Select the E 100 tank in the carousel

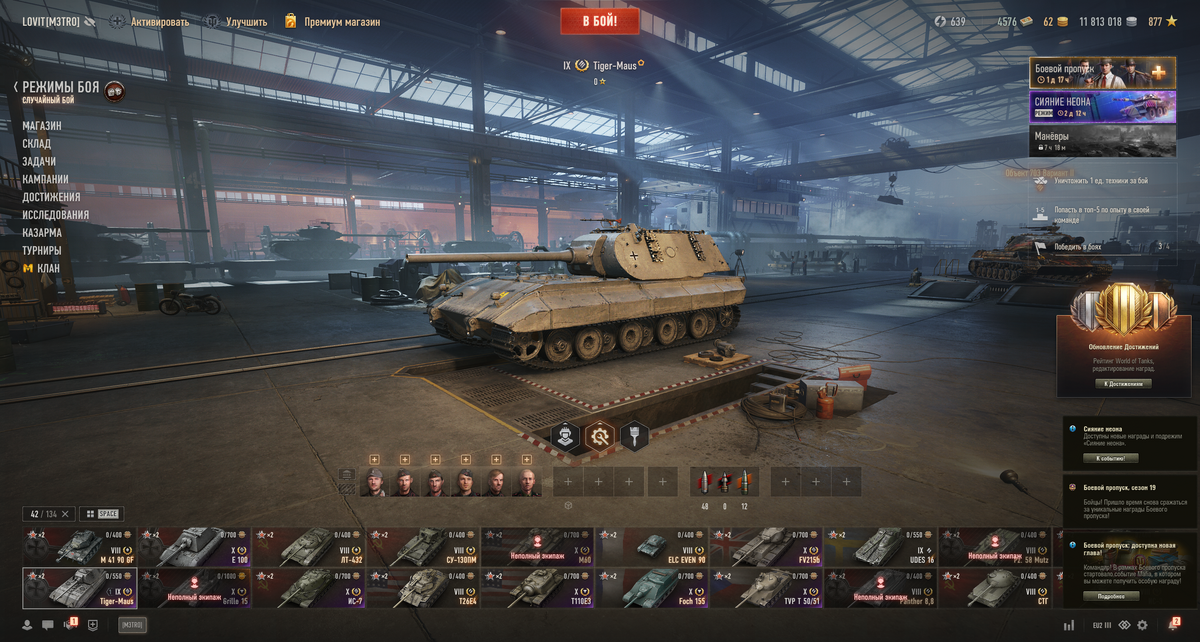[195, 547]
